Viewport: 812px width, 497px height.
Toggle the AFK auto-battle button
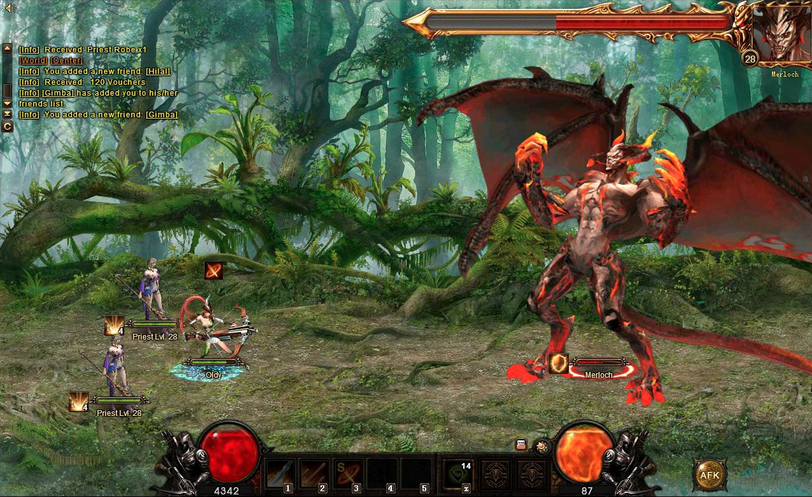pos(710,473)
